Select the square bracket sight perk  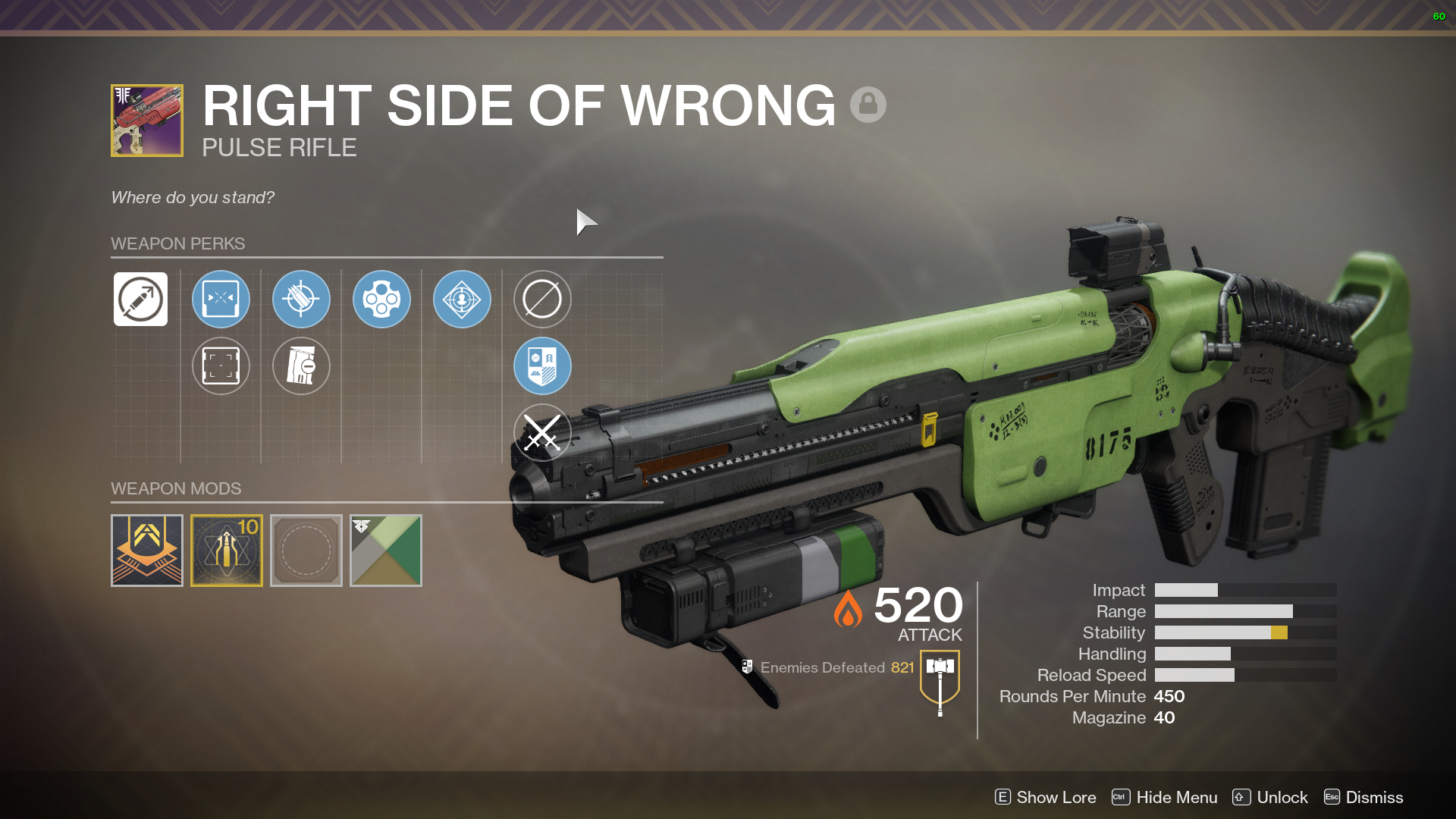[221, 366]
